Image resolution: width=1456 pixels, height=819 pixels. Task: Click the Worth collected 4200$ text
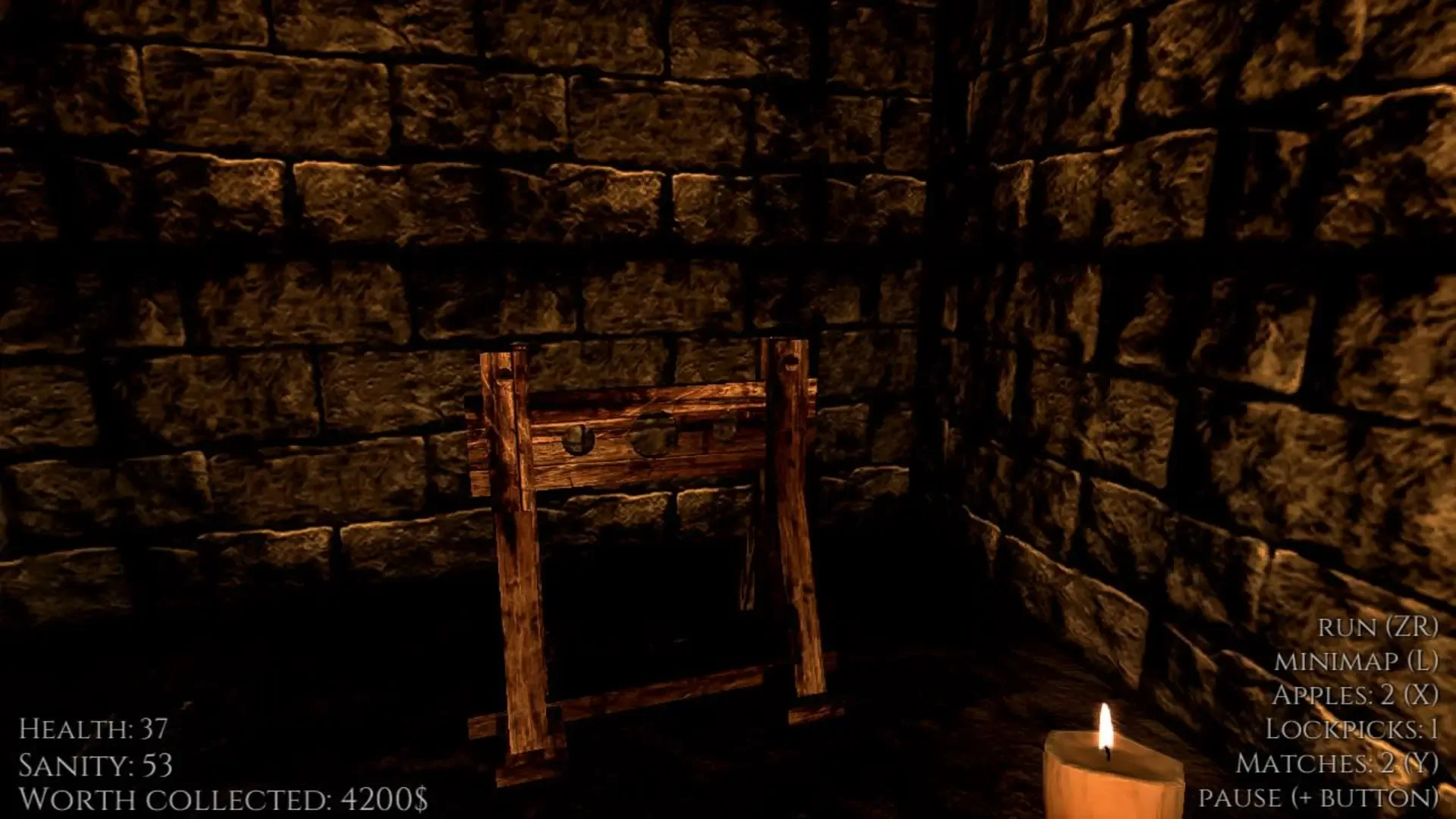[x=223, y=797]
